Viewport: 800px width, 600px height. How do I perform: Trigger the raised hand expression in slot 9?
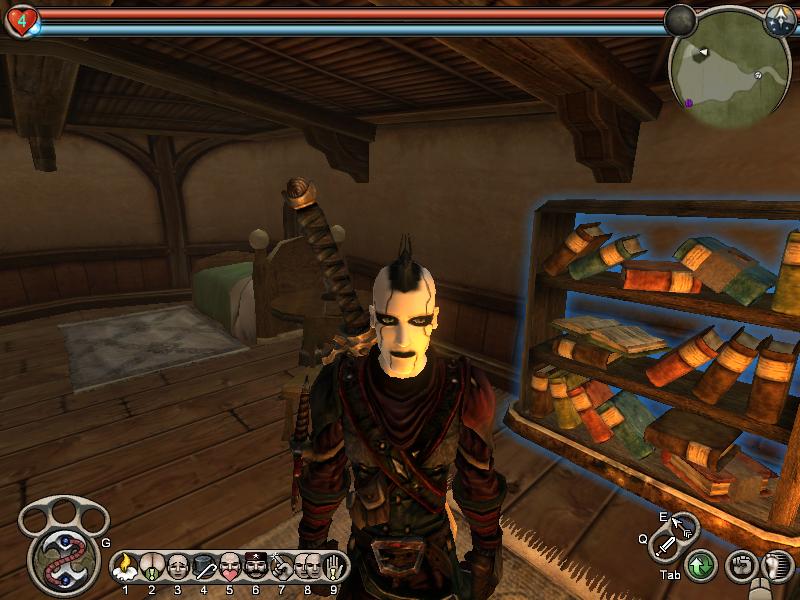point(334,568)
